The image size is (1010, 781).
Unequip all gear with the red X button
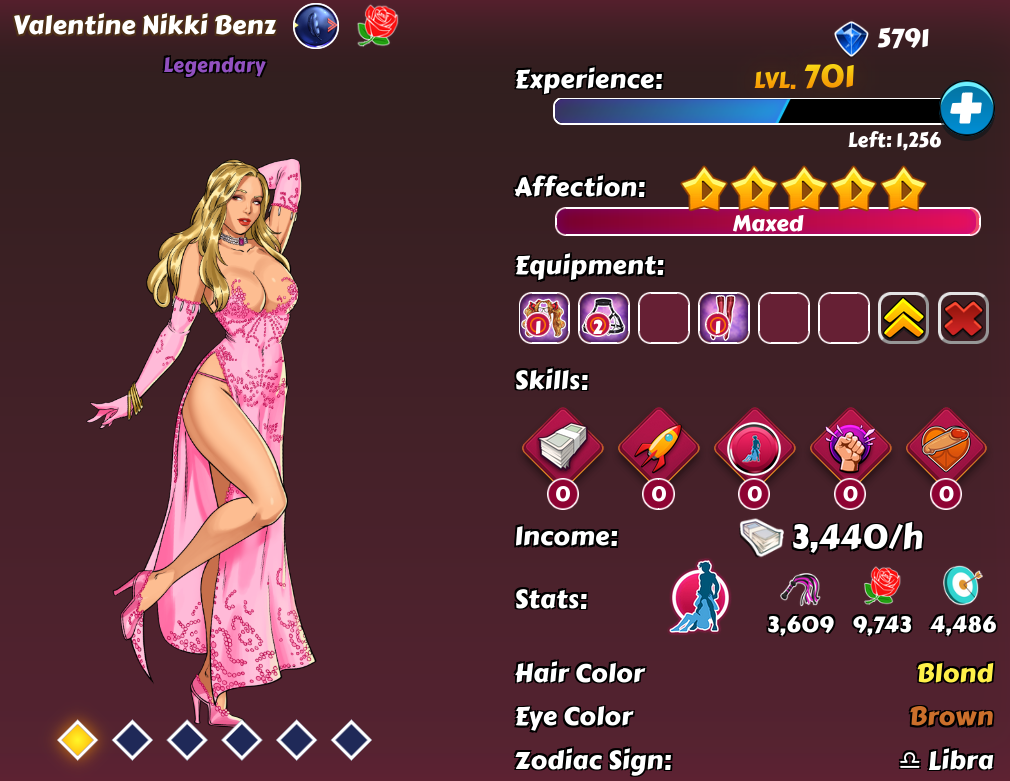[963, 318]
